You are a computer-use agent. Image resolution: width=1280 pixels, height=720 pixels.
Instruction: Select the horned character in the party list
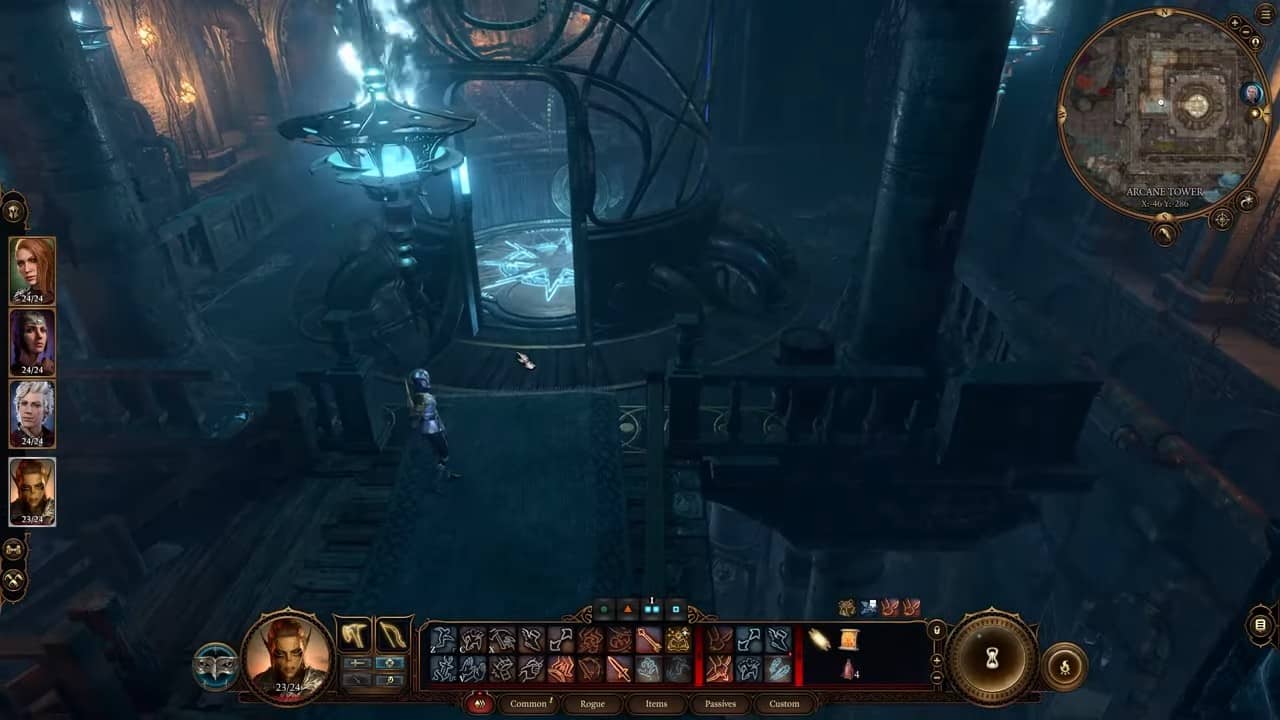point(32,490)
